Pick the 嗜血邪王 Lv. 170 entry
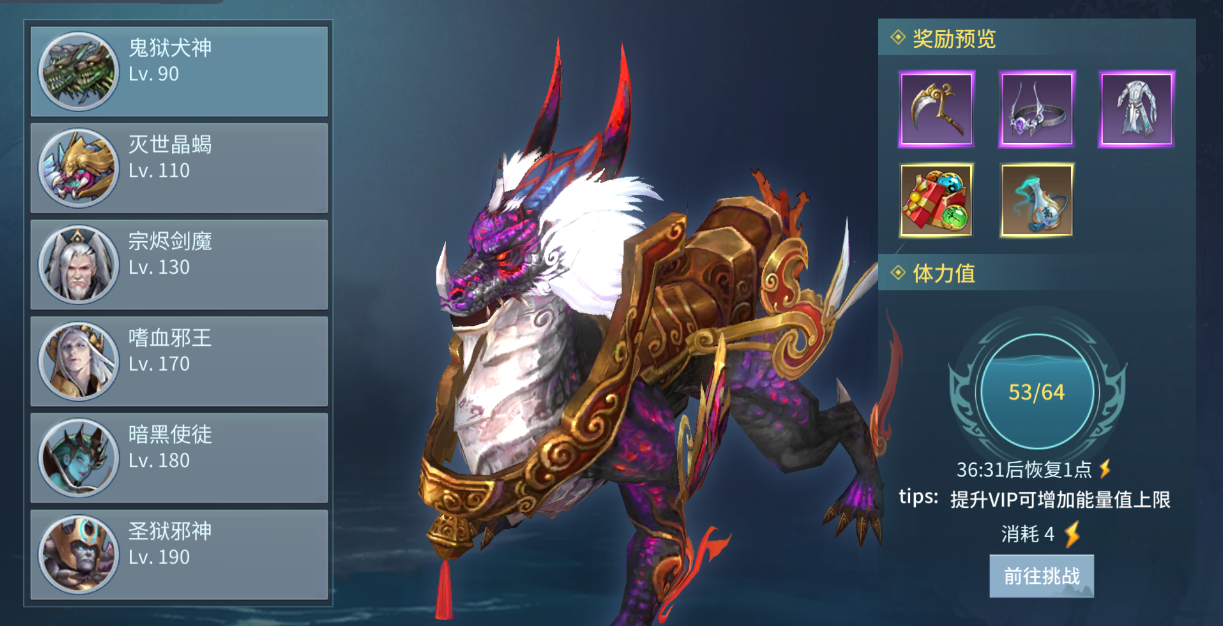Viewport: 1223px width, 626px height. (x=180, y=361)
